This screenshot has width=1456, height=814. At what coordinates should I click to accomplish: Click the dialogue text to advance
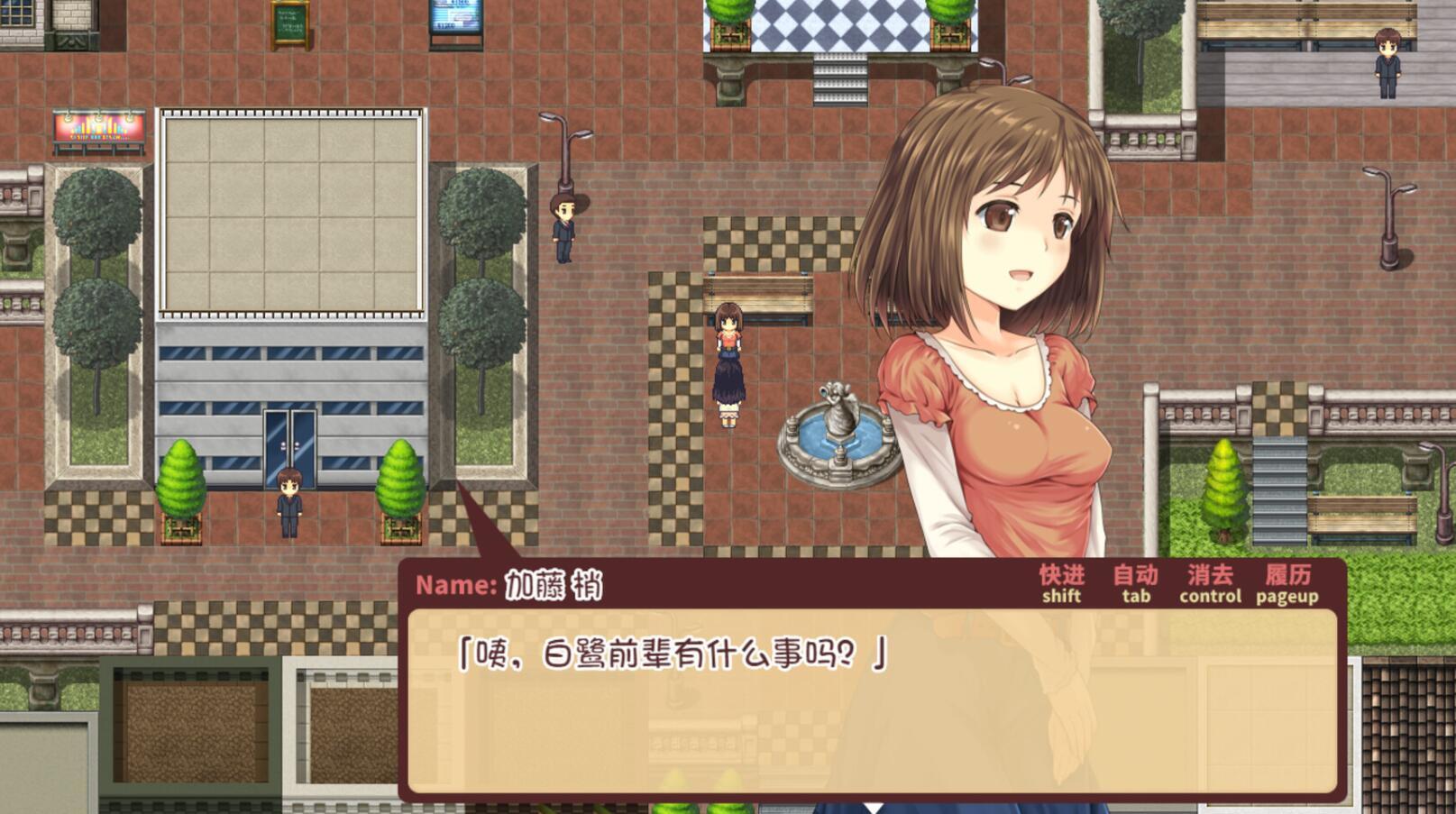click(672, 654)
